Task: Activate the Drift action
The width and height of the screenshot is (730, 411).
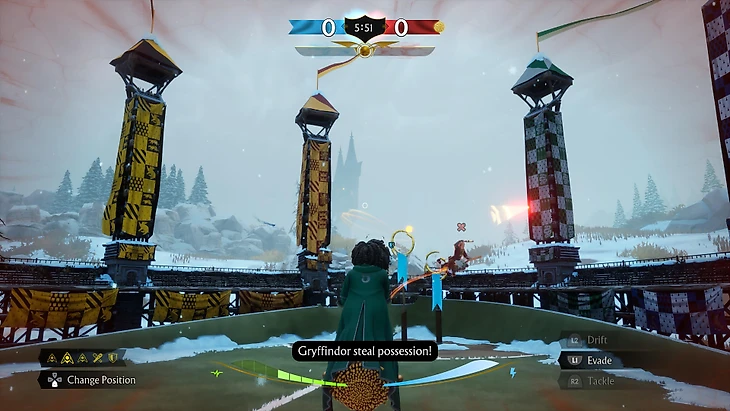Action: point(596,341)
